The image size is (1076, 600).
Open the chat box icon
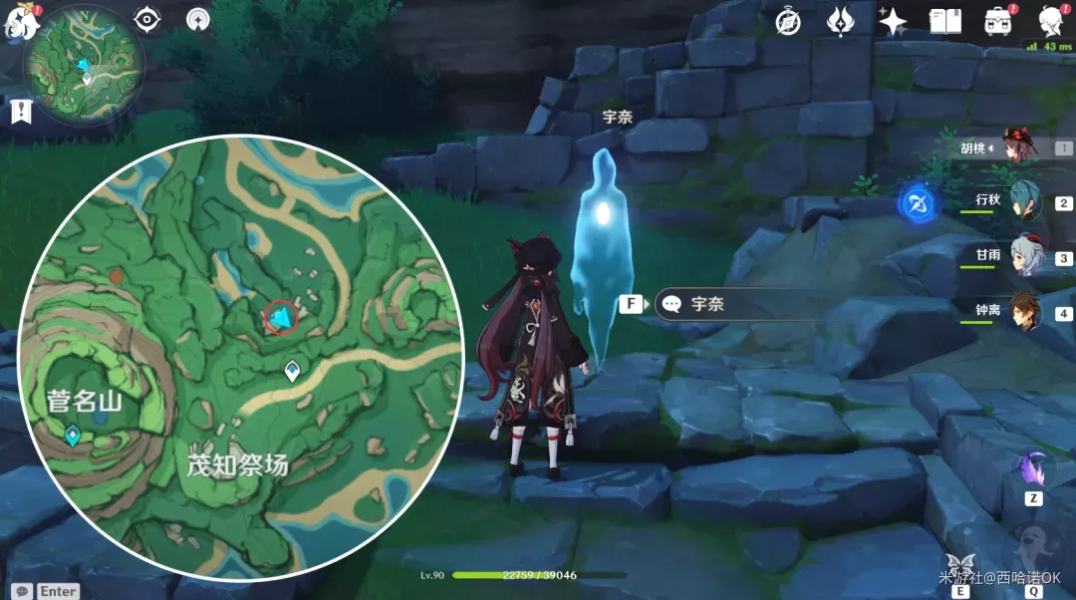click(22, 591)
